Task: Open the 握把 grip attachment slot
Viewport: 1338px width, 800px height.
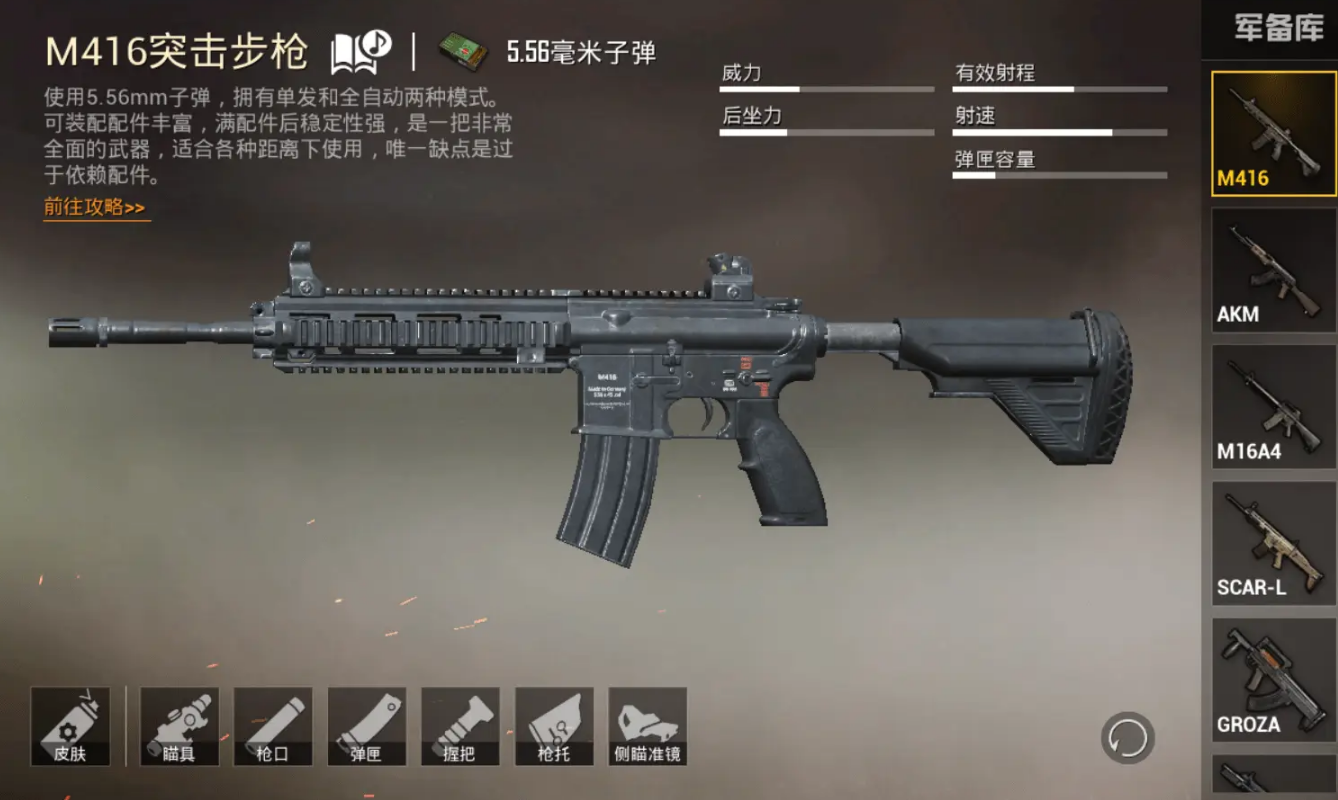Action: coord(460,726)
